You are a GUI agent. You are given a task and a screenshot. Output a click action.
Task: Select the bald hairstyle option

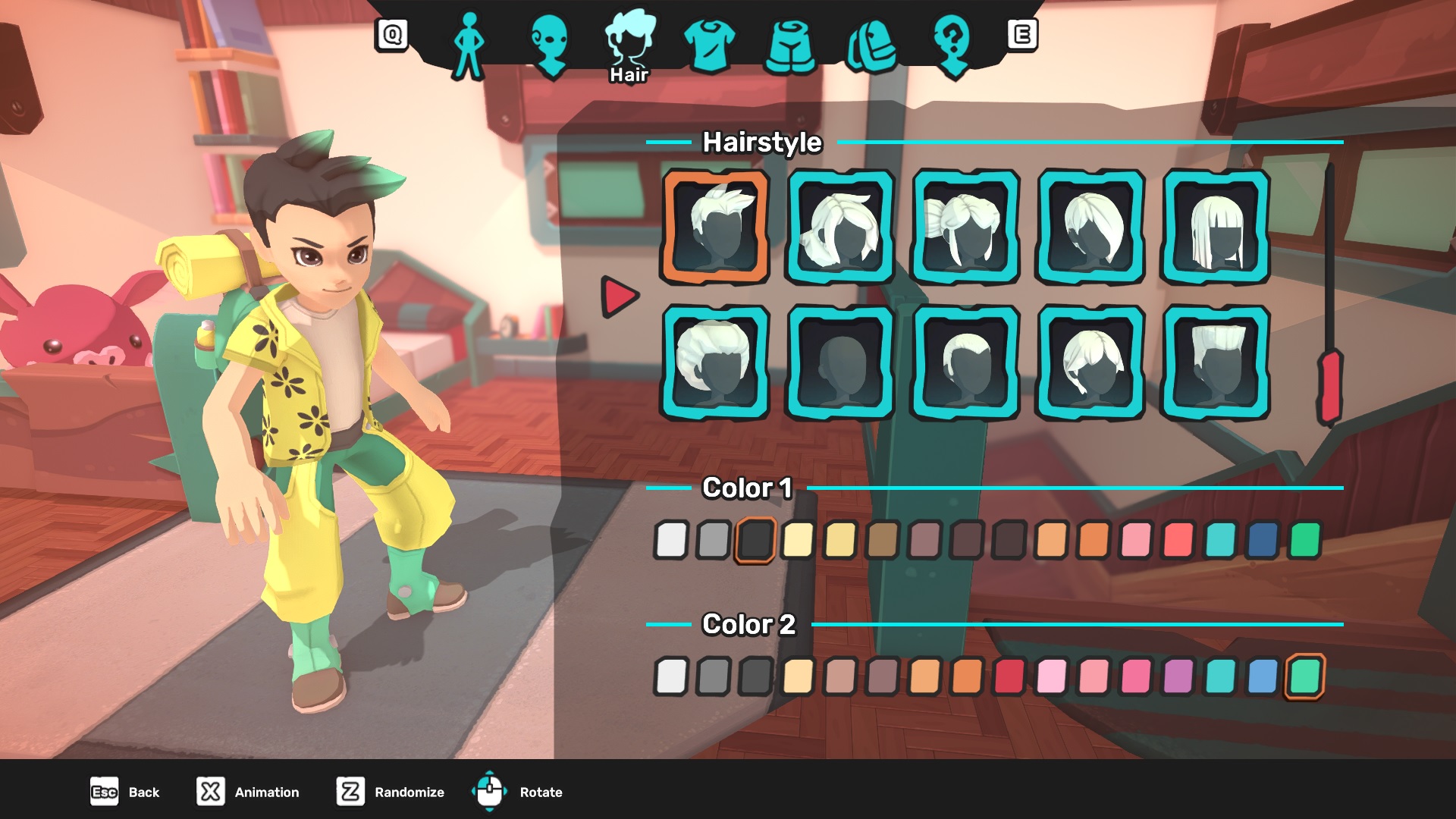pos(840,363)
